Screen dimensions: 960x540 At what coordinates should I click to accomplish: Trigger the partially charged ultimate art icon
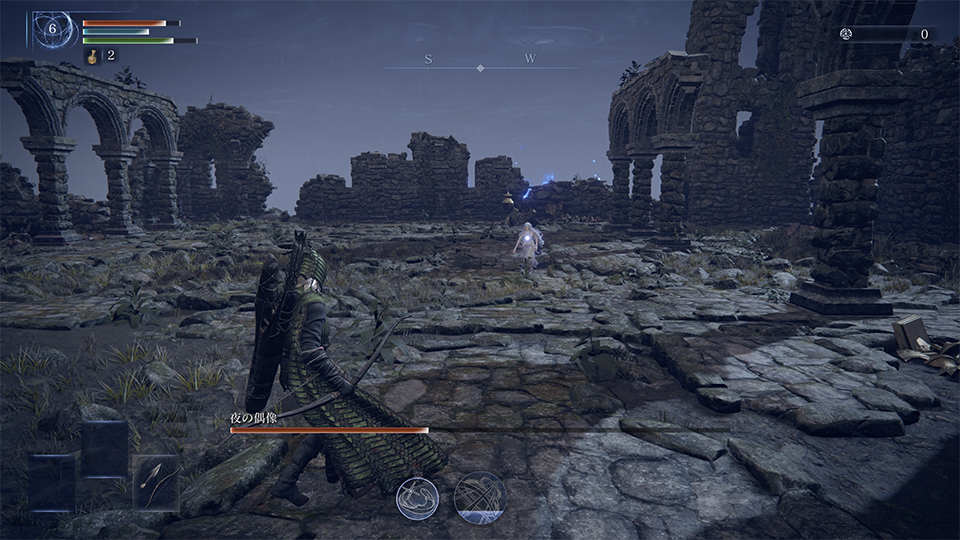[479, 497]
